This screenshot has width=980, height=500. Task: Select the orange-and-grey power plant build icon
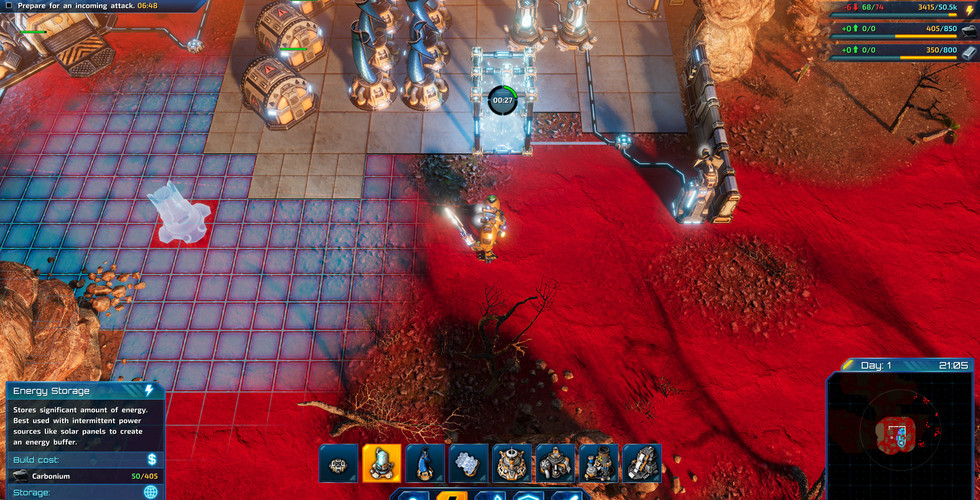pos(555,463)
